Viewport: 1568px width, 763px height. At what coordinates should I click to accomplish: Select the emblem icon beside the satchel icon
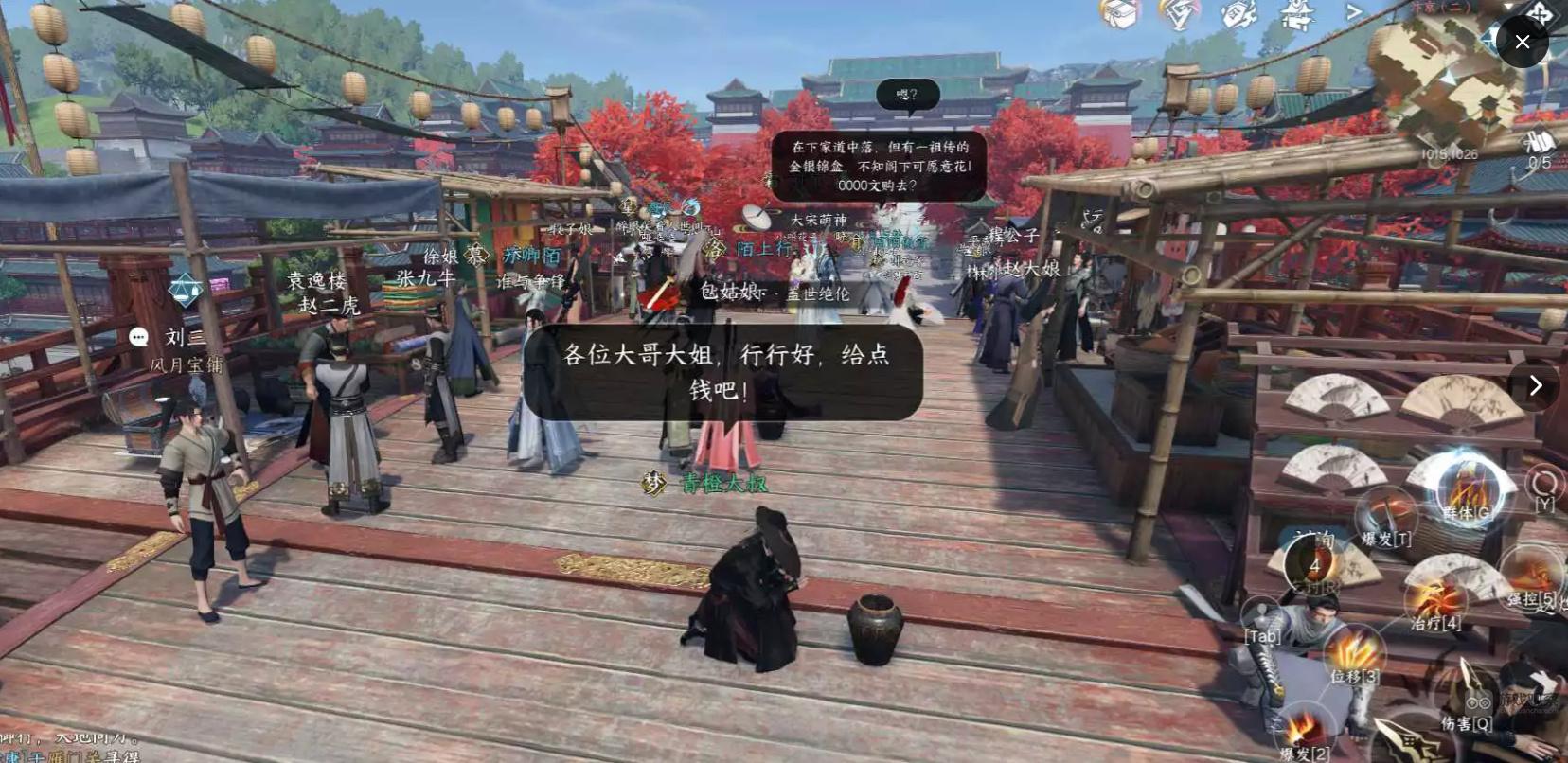[1180, 11]
